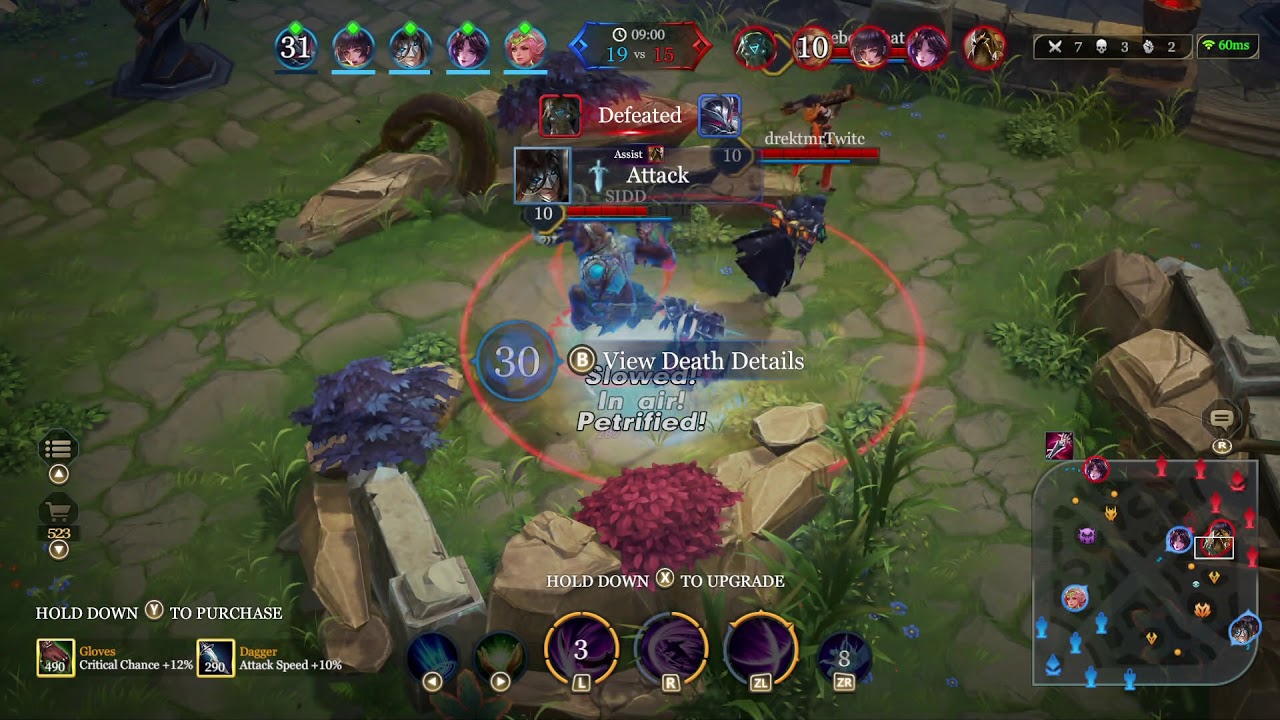Click the killer's portrait beside Attack
This screenshot has width=1280, height=720.
point(542,175)
